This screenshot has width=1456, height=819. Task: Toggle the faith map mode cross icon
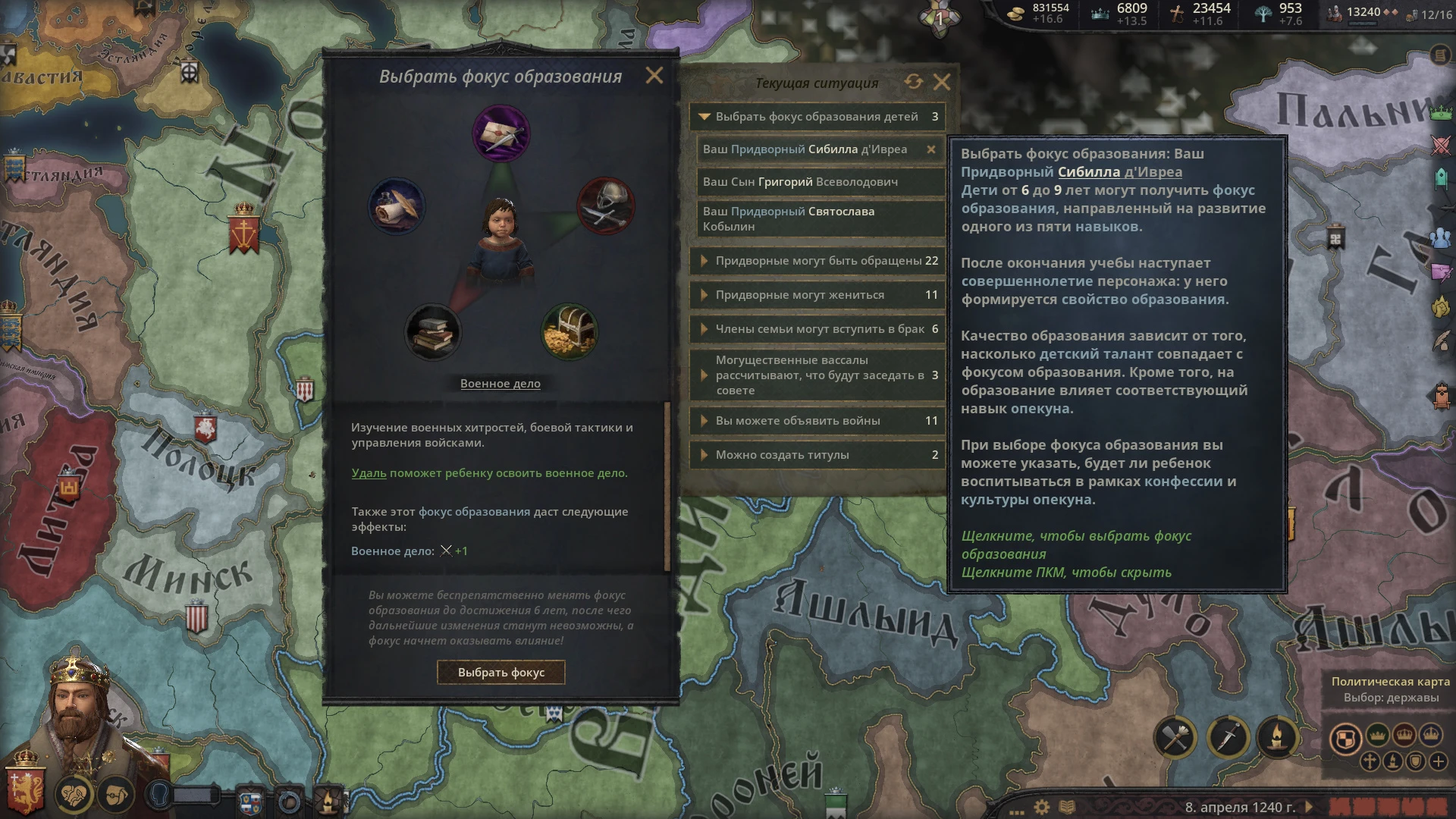(x=1369, y=761)
